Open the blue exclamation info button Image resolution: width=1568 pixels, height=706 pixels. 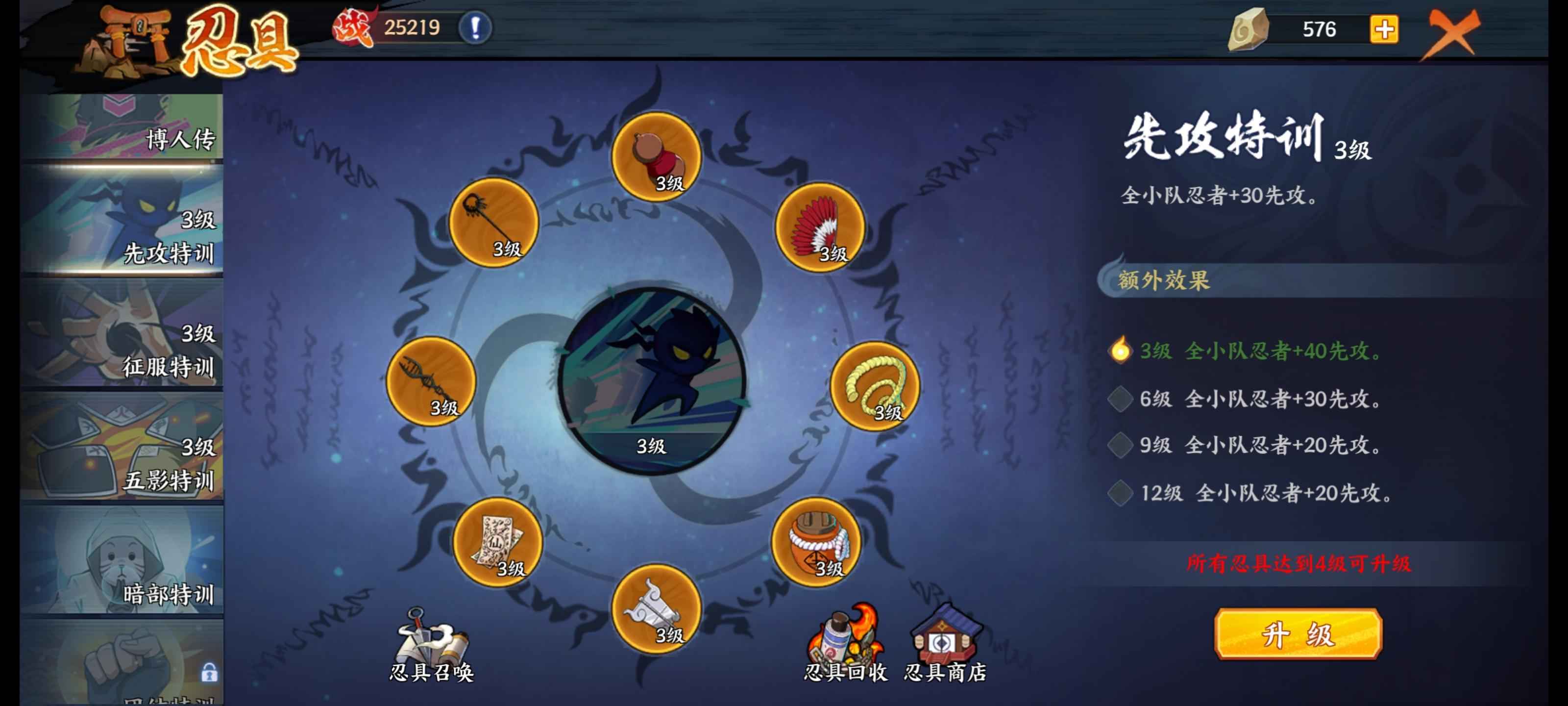click(x=475, y=27)
